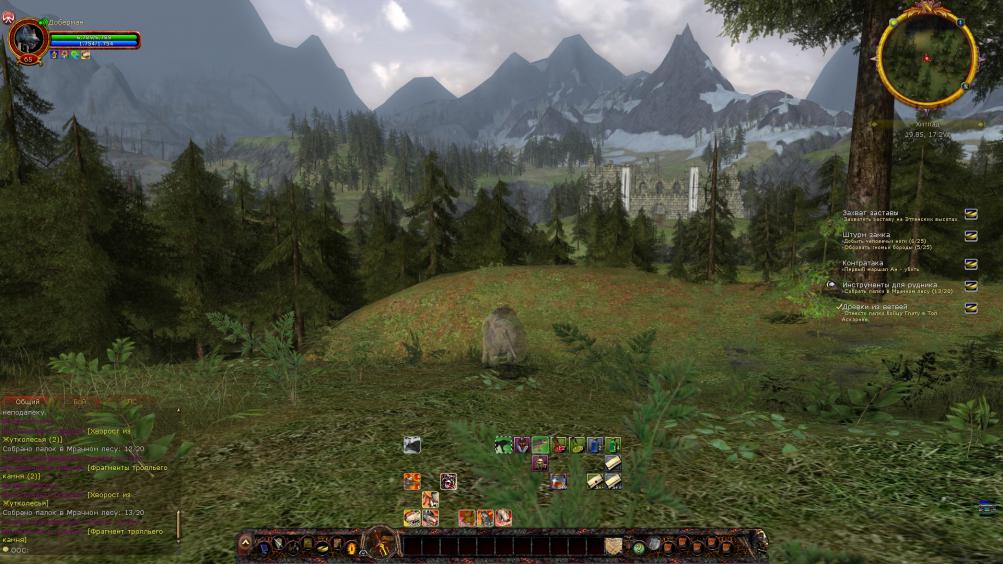Click the central character emblem on the toolbar
The width and height of the screenshot is (1003, 564).
coord(380,544)
